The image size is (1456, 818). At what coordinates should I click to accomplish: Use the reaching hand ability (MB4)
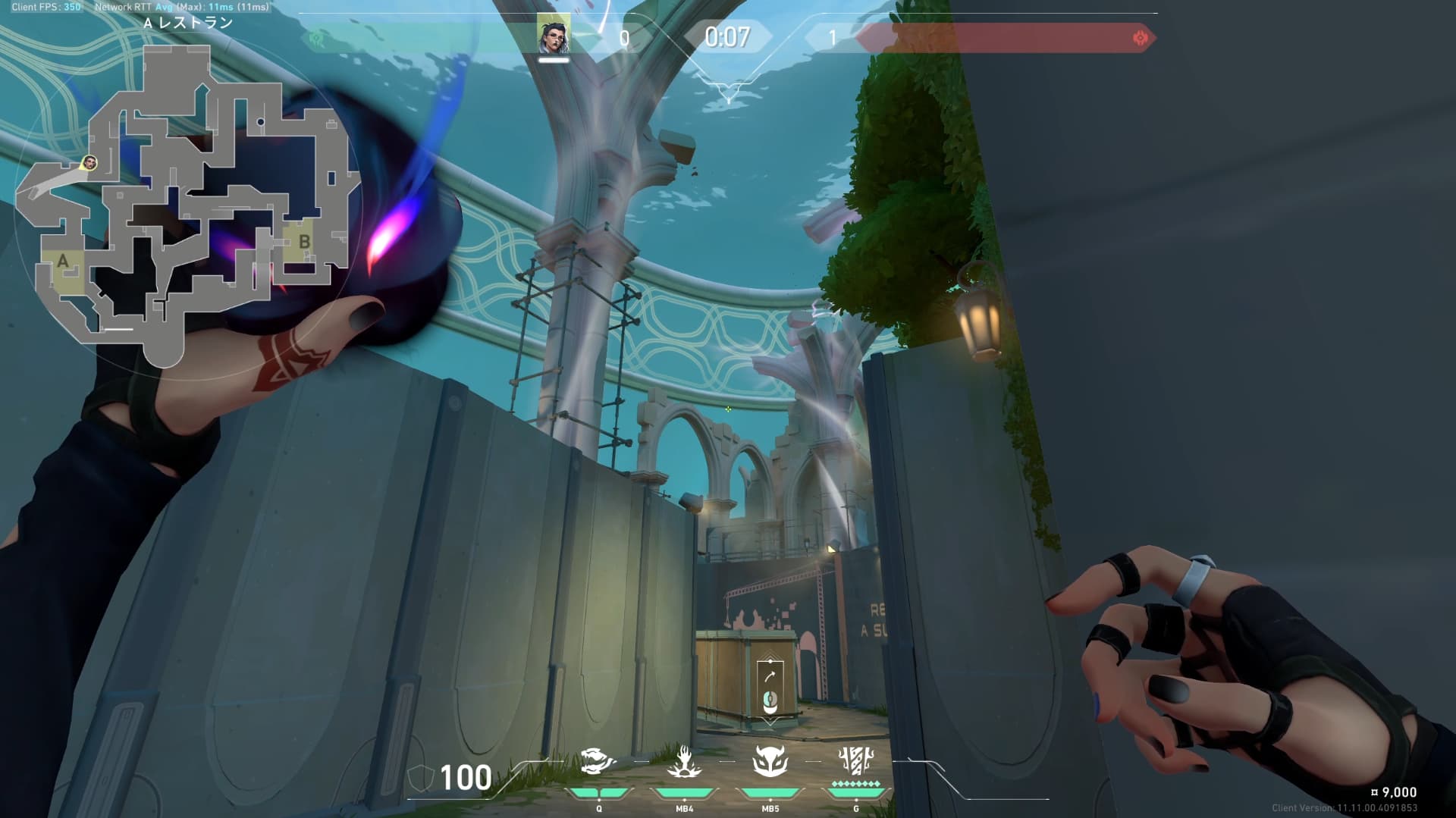[x=684, y=763]
